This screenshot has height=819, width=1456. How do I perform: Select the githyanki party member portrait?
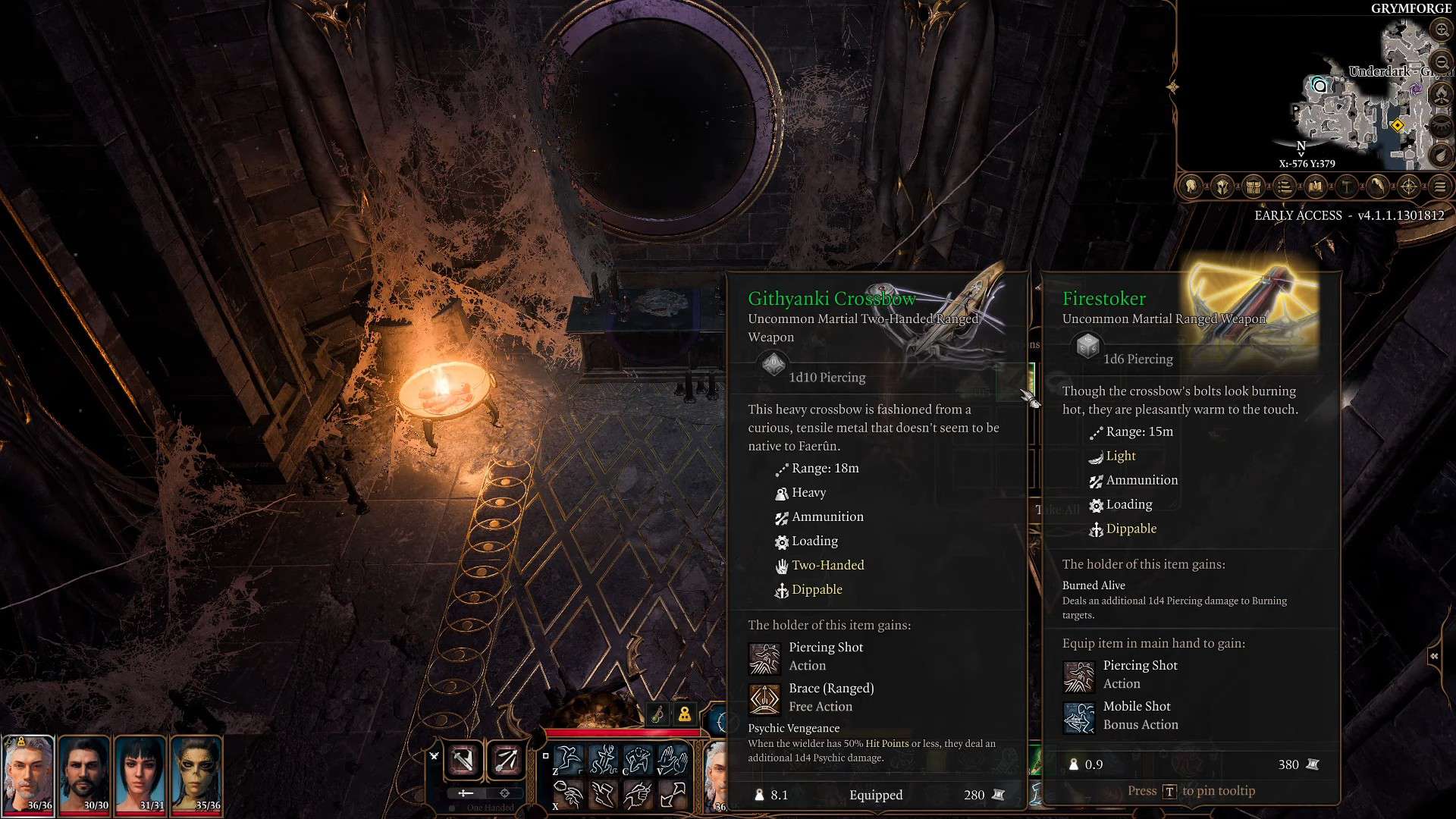[x=197, y=773]
